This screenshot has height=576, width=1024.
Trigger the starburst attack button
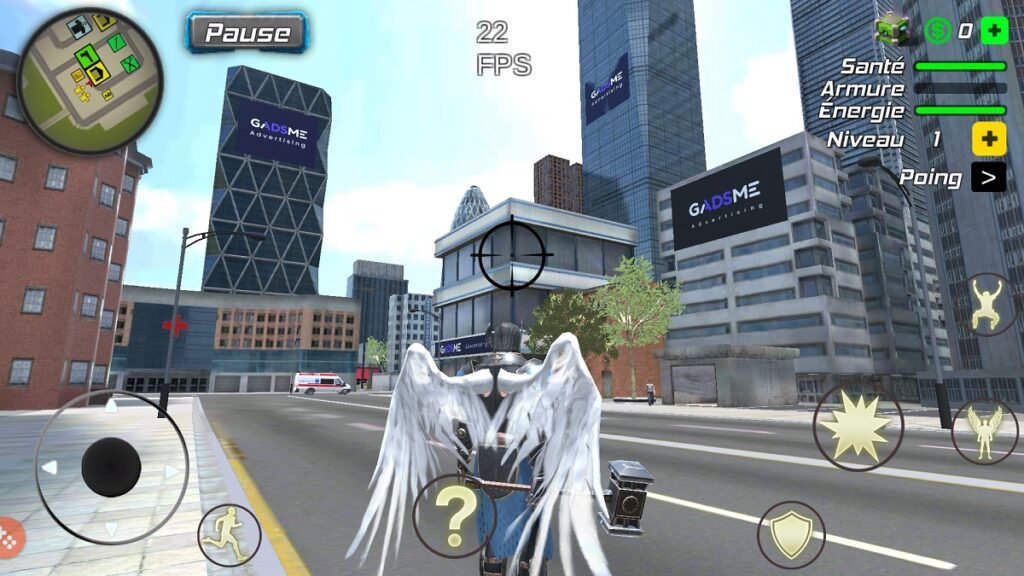(x=857, y=427)
